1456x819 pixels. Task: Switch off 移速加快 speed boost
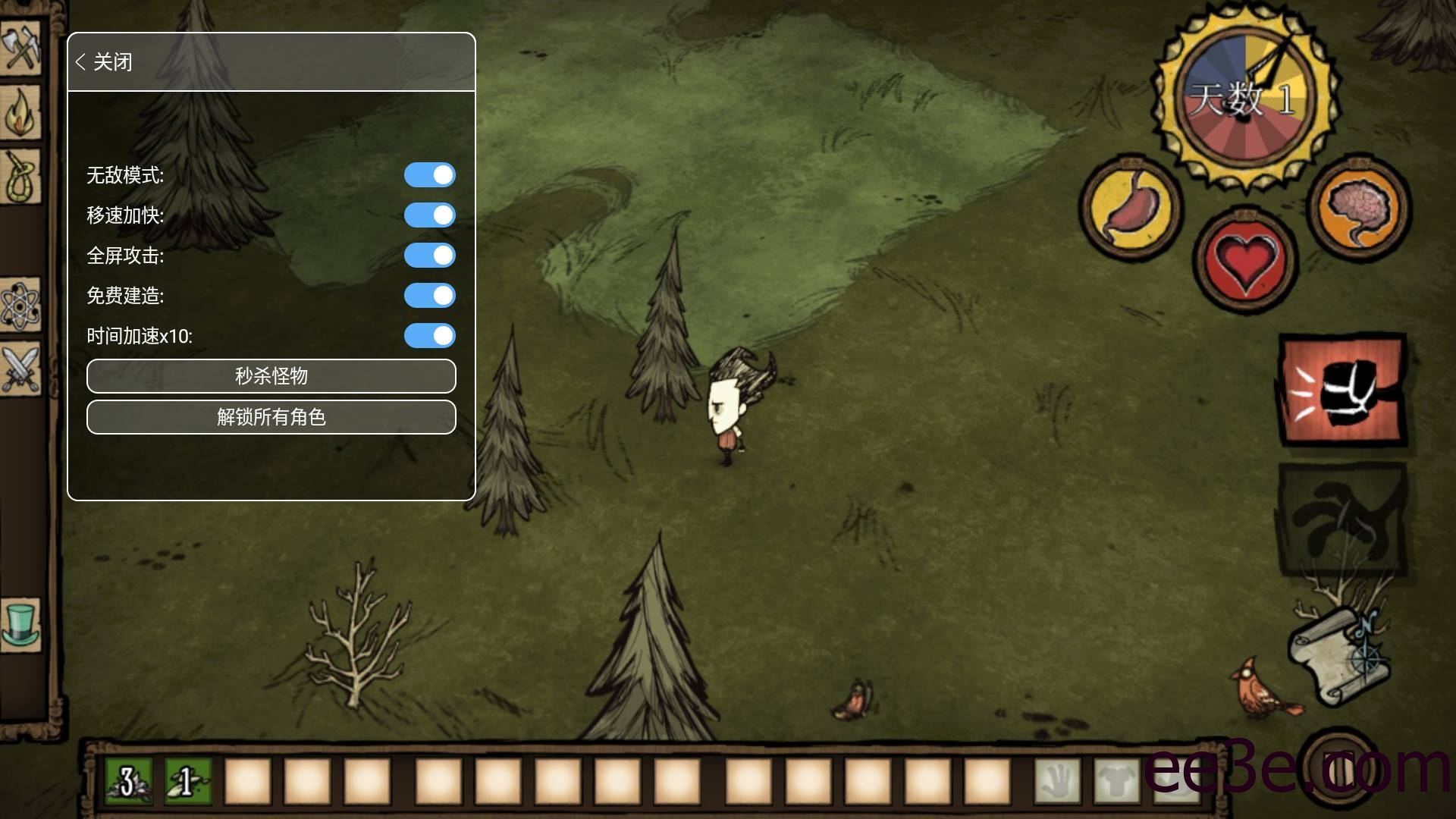coord(429,215)
